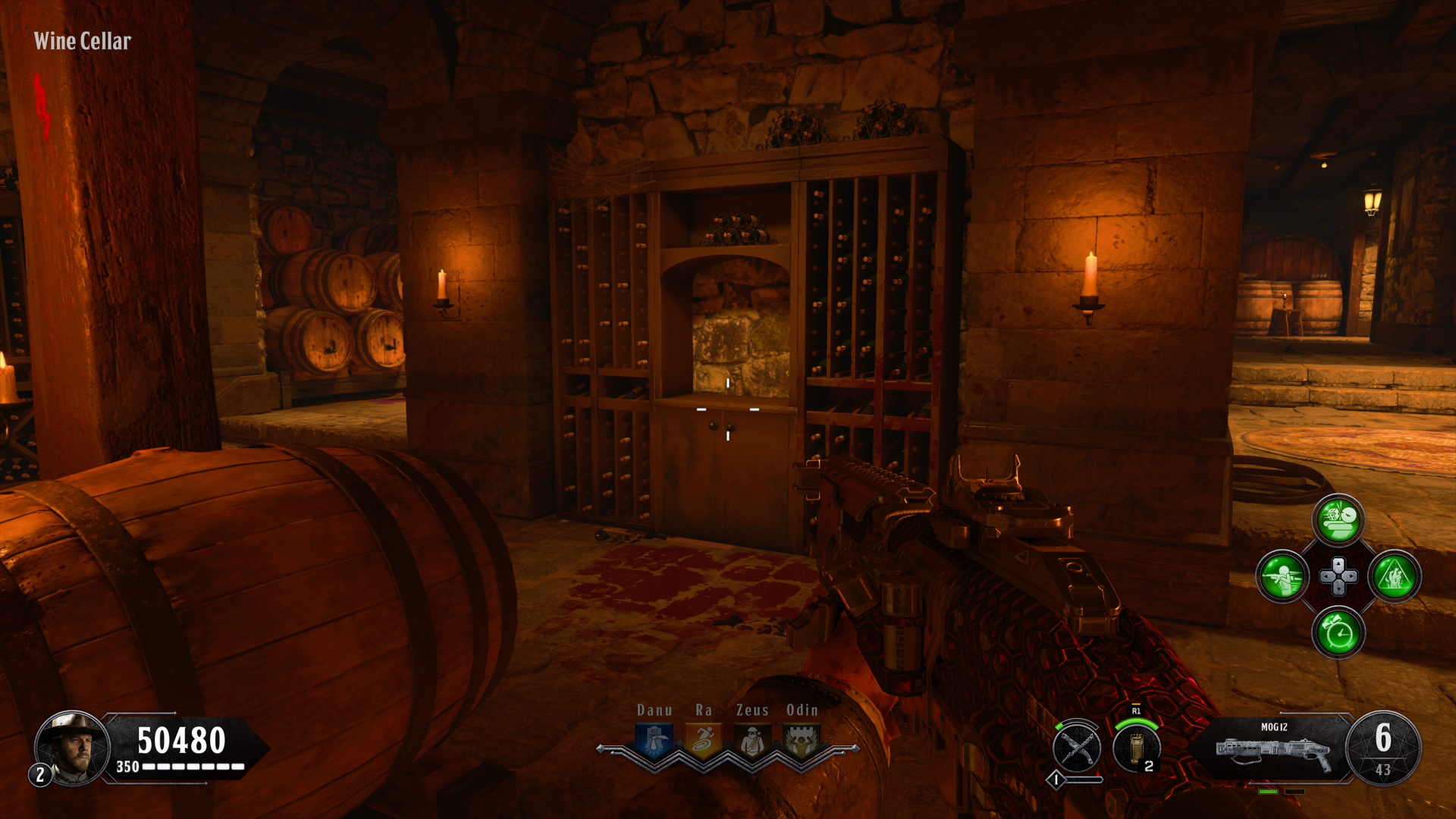Select the crossed blades special weapon icon
This screenshot has height=819, width=1456.
(x=1076, y=748)
